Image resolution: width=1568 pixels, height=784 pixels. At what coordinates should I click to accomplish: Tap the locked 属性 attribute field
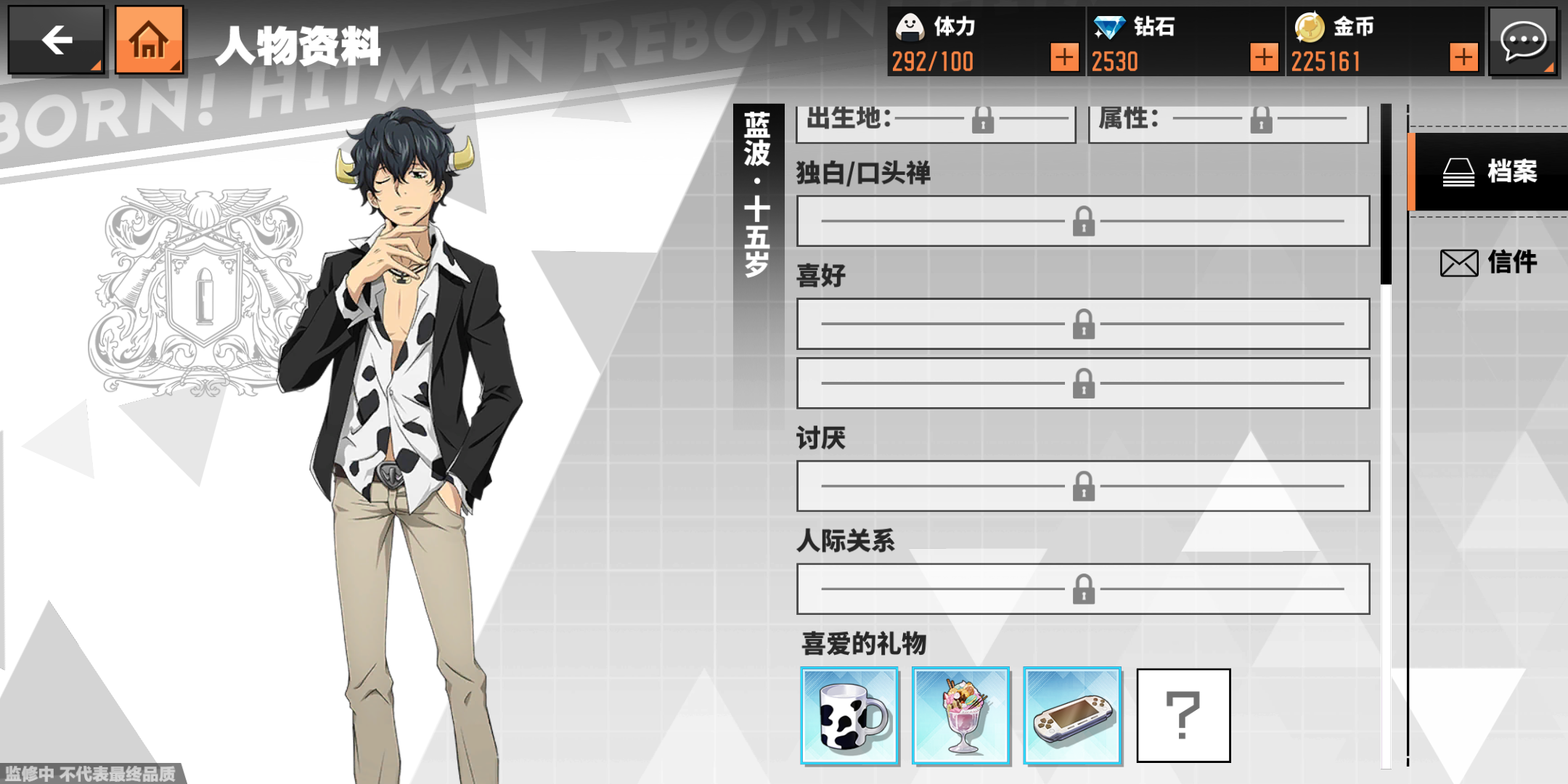tap(1228, 122)
